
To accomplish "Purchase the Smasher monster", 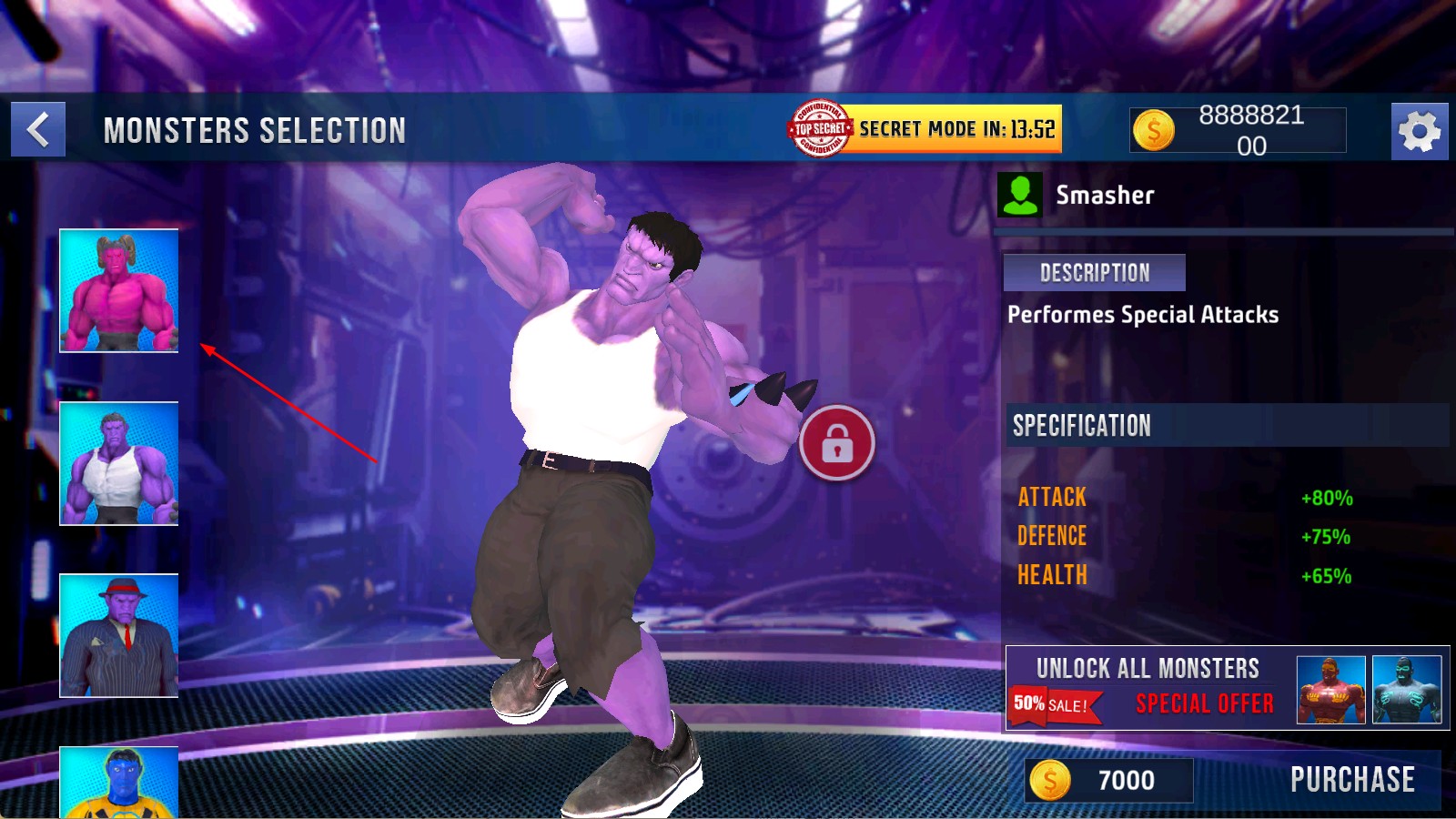I will point(1351,780).
